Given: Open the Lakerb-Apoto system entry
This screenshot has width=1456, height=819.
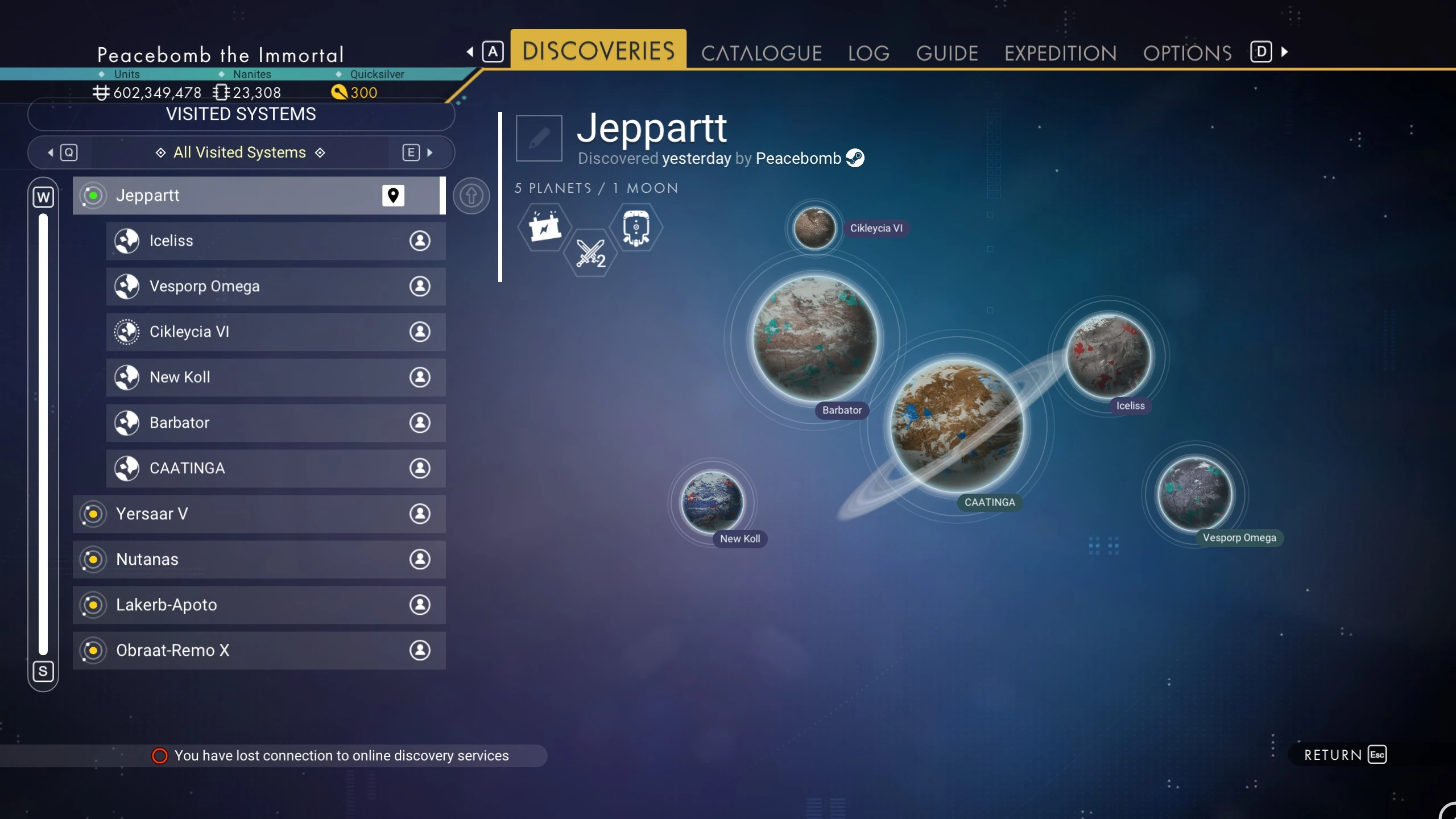Looking at the screenshot, I should tap(259, 605).
